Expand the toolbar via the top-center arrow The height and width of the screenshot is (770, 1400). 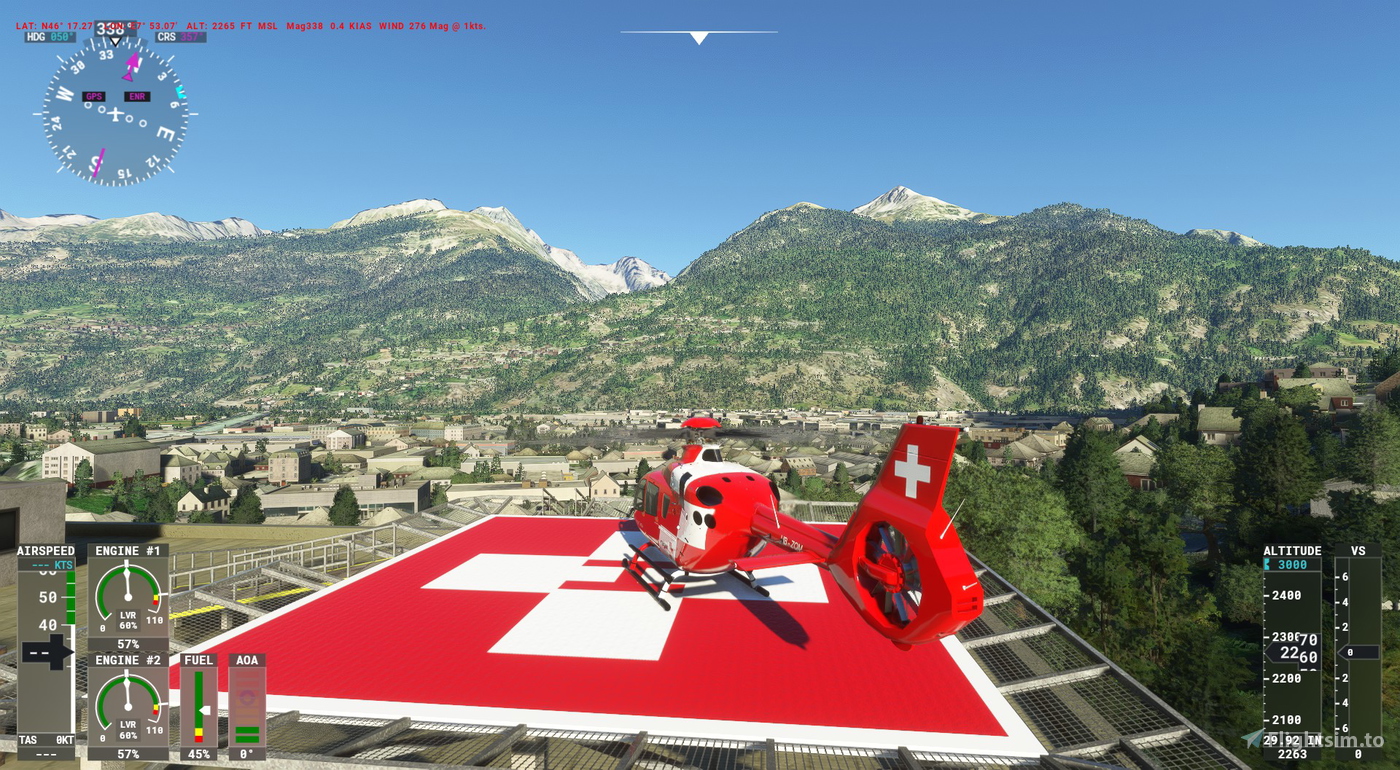tap(698, 38)
